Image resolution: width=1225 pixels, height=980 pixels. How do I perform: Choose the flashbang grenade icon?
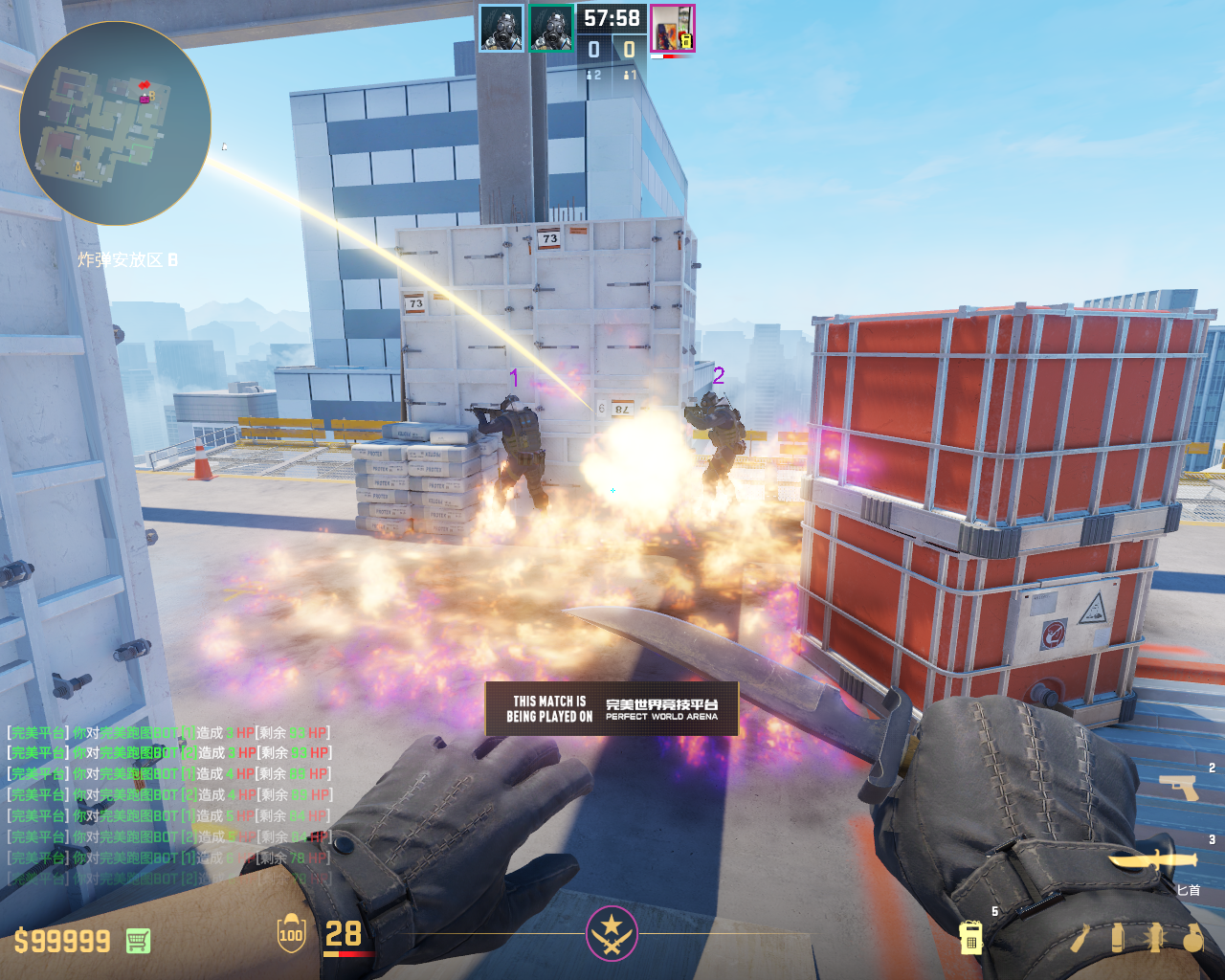1154,938
